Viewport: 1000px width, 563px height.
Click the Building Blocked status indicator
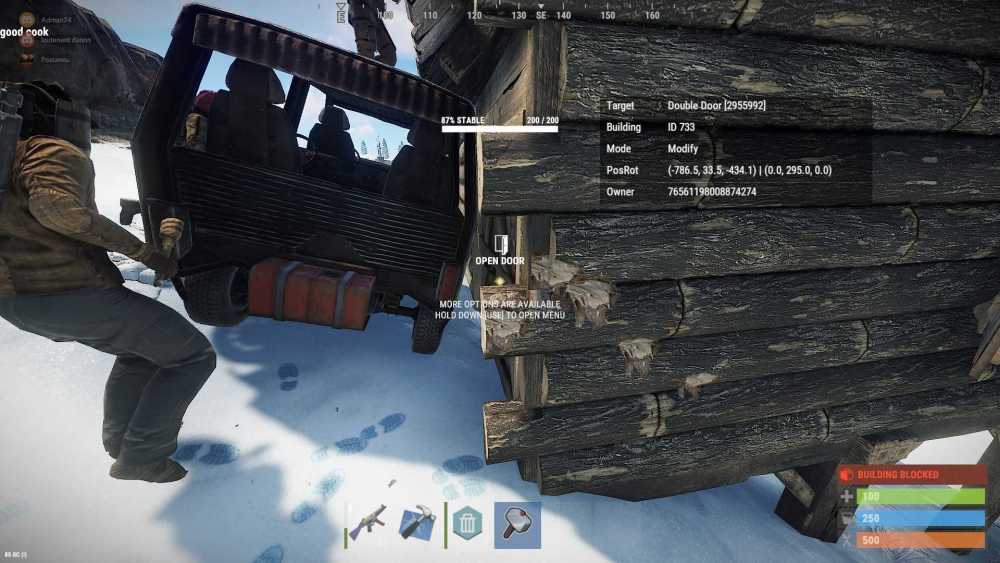(912, 475)
